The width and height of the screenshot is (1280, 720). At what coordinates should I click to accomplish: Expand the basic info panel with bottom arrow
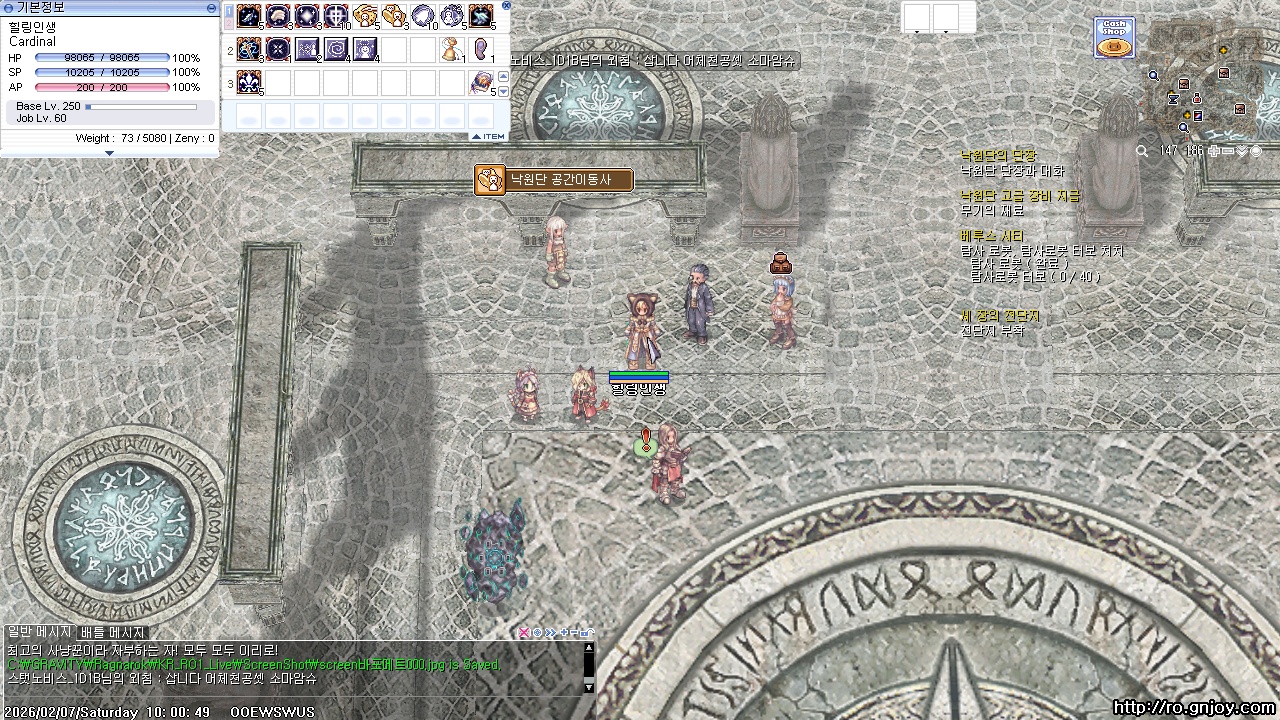coord(109,153)
